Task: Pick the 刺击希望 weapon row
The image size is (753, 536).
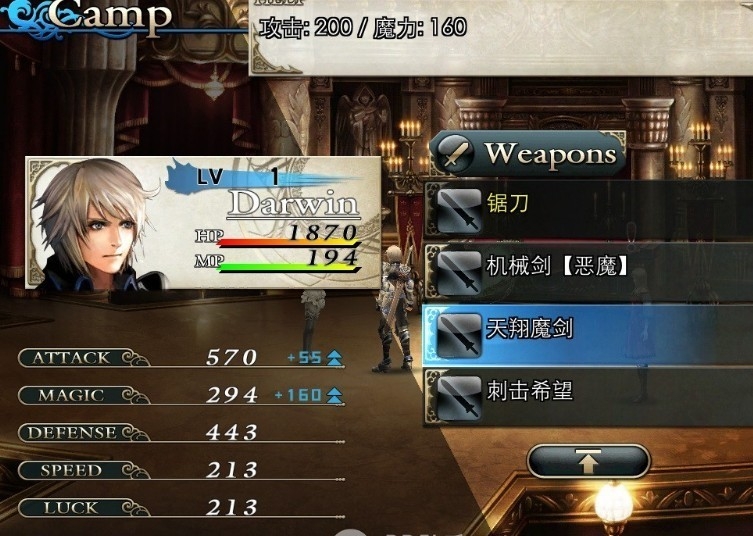Action: (x=588, y=390)
